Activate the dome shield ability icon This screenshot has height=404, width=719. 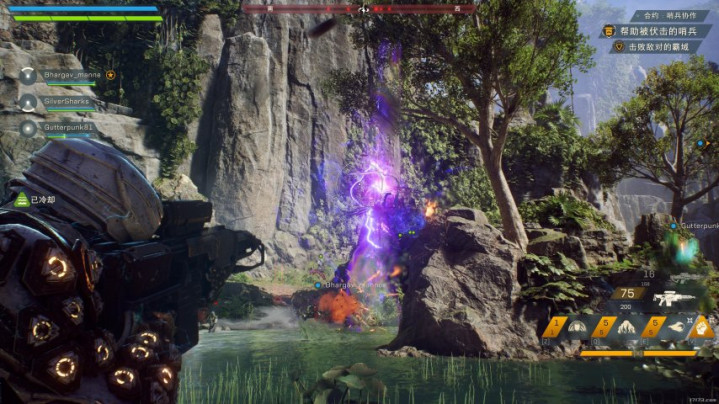pyautogui.click(x=578, y=327)
